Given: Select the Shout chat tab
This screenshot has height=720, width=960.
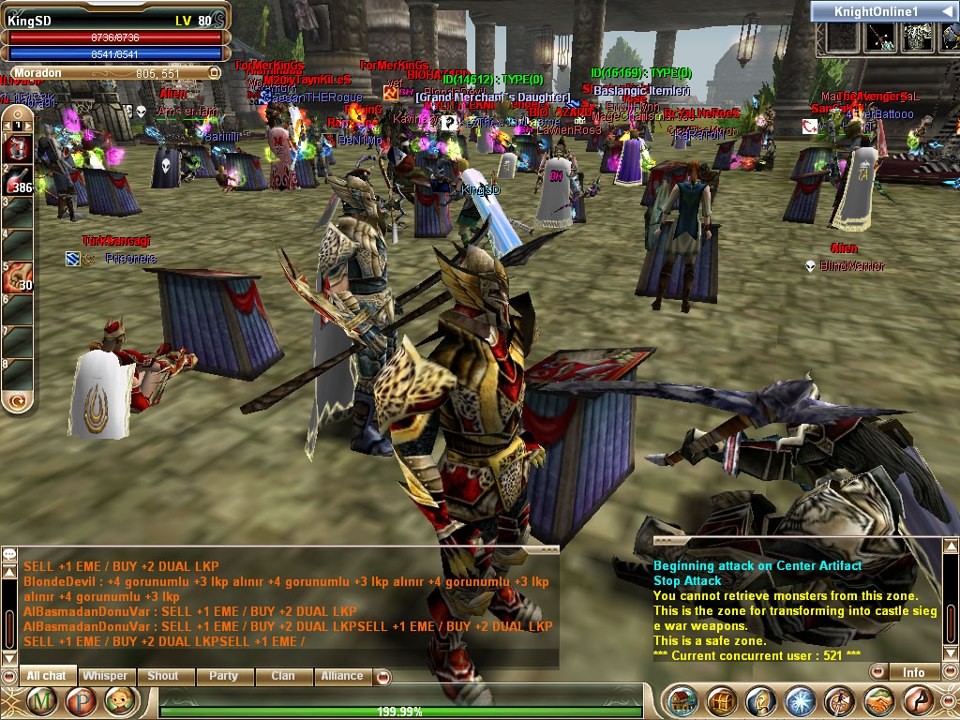Looking at the screenshot, I should tap(163, 676).
